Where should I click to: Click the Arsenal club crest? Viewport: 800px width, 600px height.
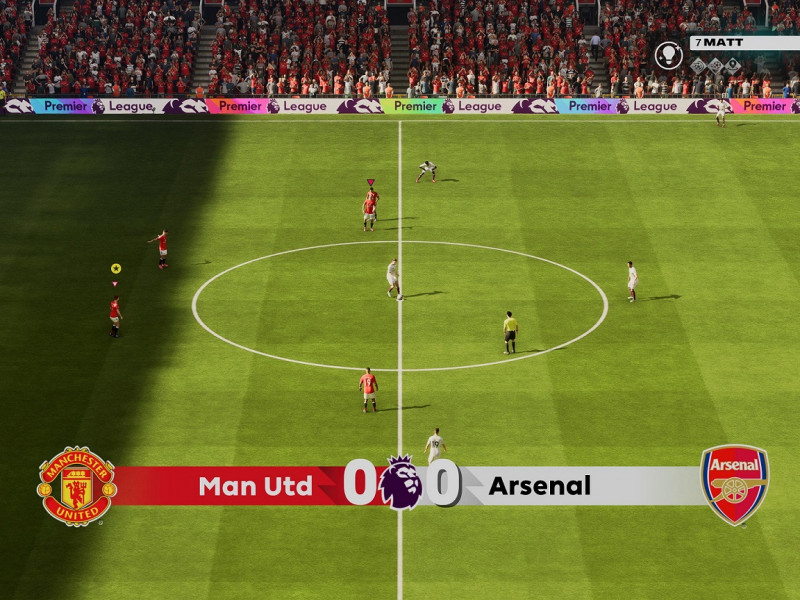[735, 486]
